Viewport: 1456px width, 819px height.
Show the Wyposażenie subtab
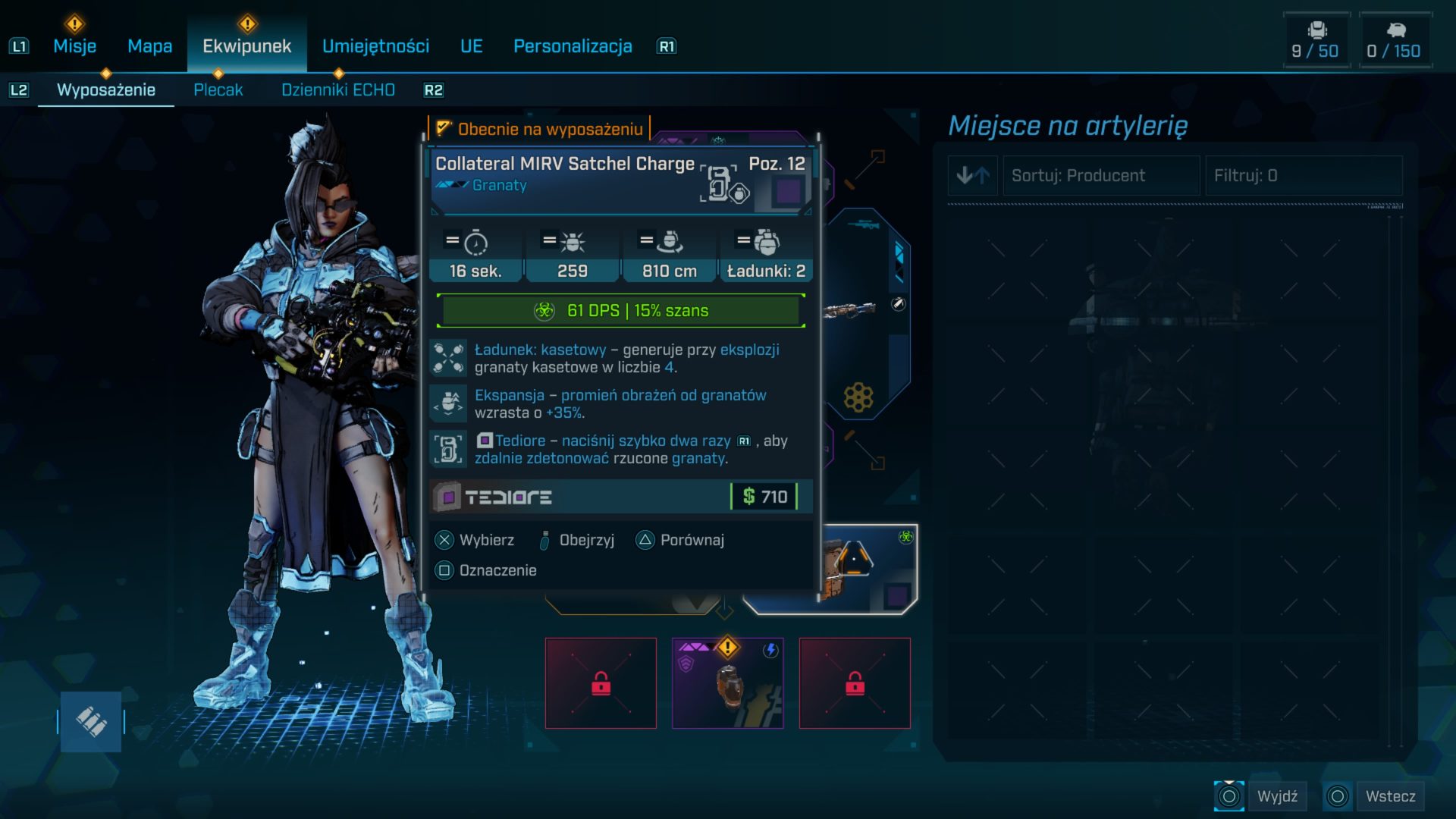tap(106, 90)
